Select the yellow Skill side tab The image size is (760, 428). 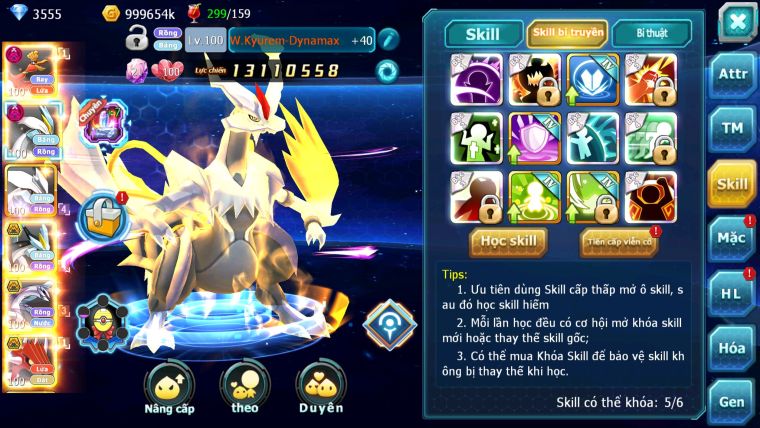point(732,183)
